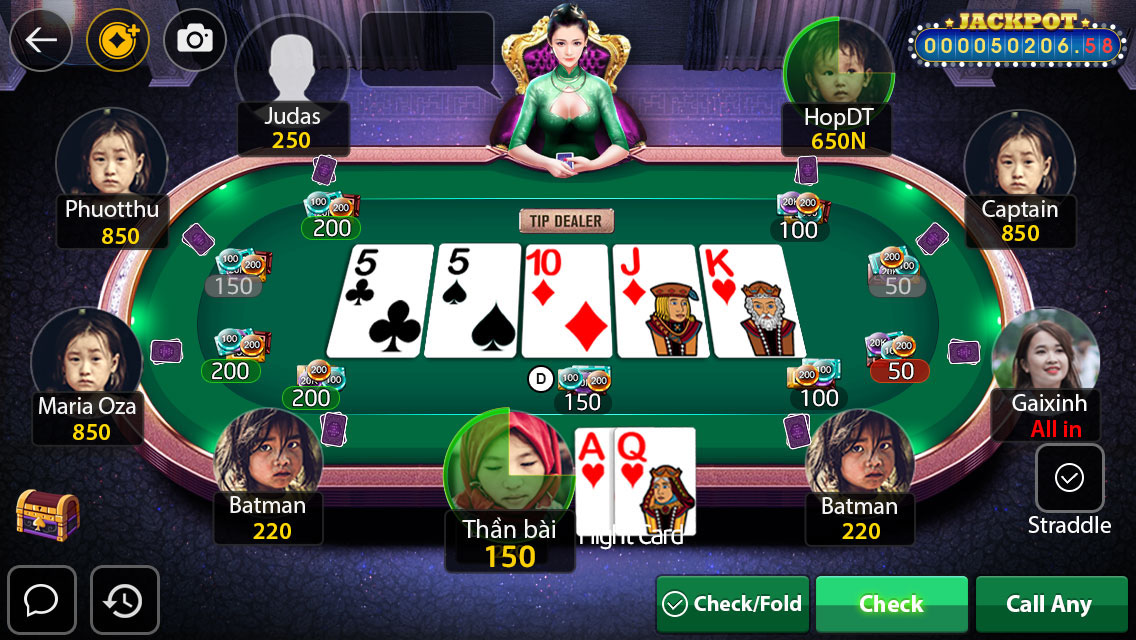The width and height of the screenshot is (1136, 640).
Task: Go back with the arrow button
Action: (41, 40)
